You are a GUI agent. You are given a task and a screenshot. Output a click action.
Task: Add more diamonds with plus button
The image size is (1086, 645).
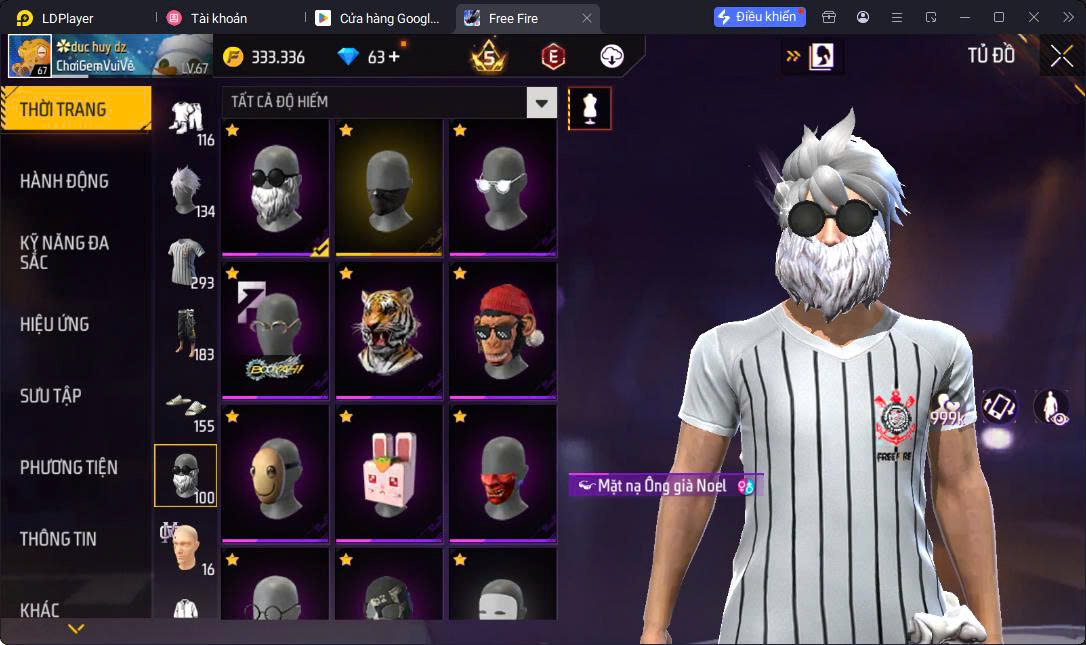click(x=393, y=57)
